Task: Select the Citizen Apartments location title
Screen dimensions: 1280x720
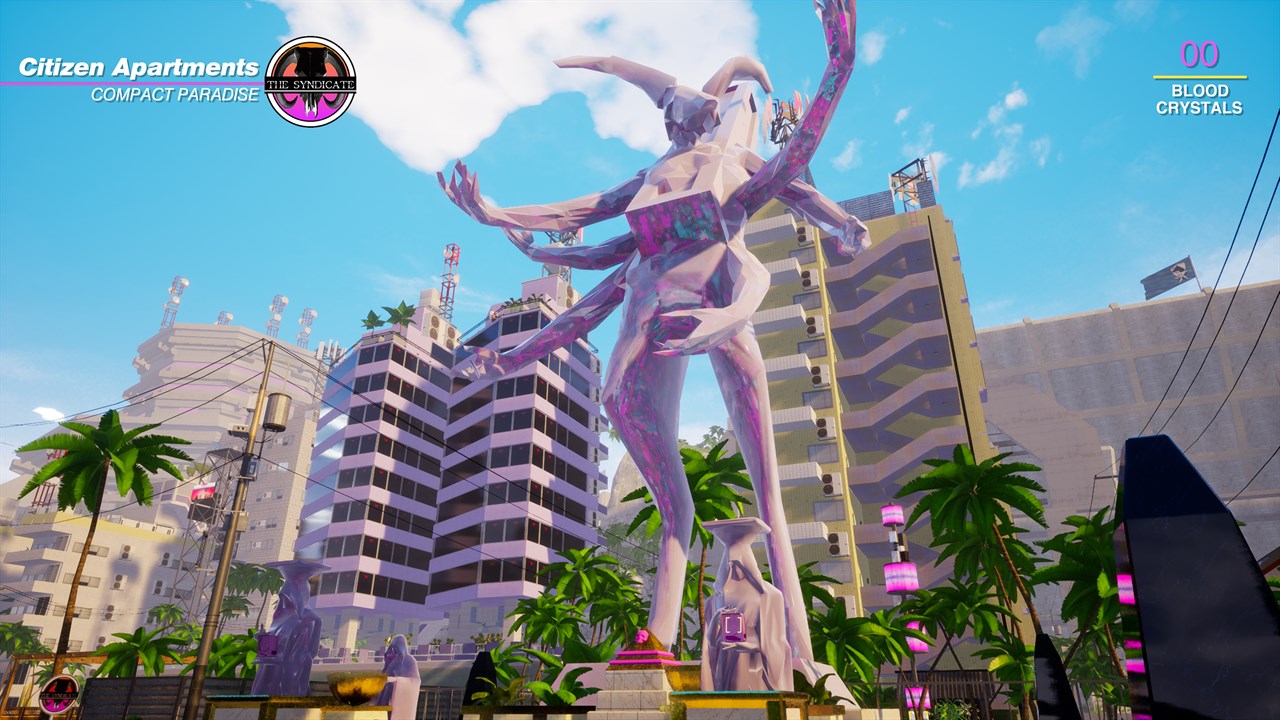Action: 139,68
